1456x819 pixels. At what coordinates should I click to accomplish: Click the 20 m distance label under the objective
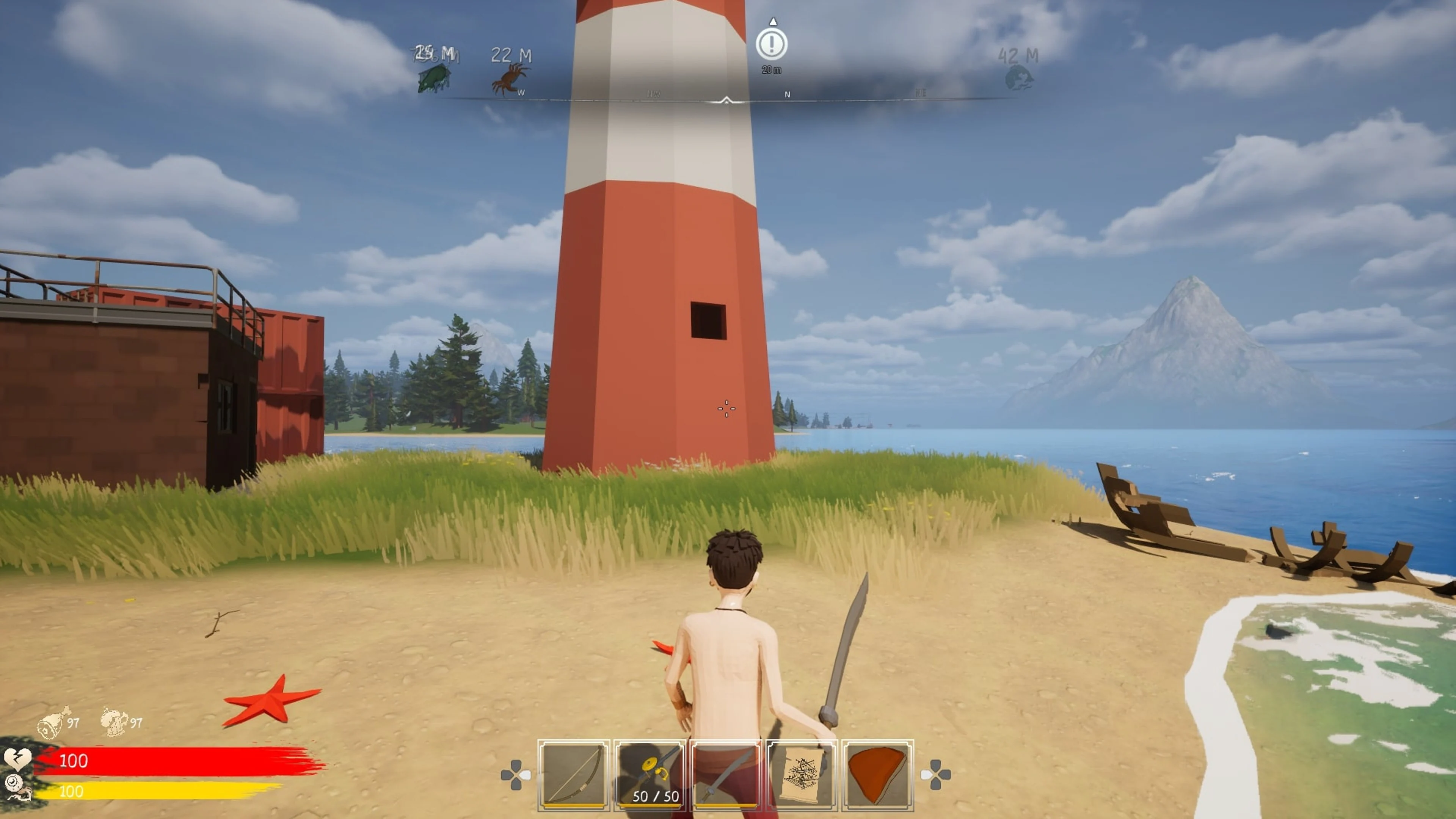pyautogui.click(x=771, y=70)
